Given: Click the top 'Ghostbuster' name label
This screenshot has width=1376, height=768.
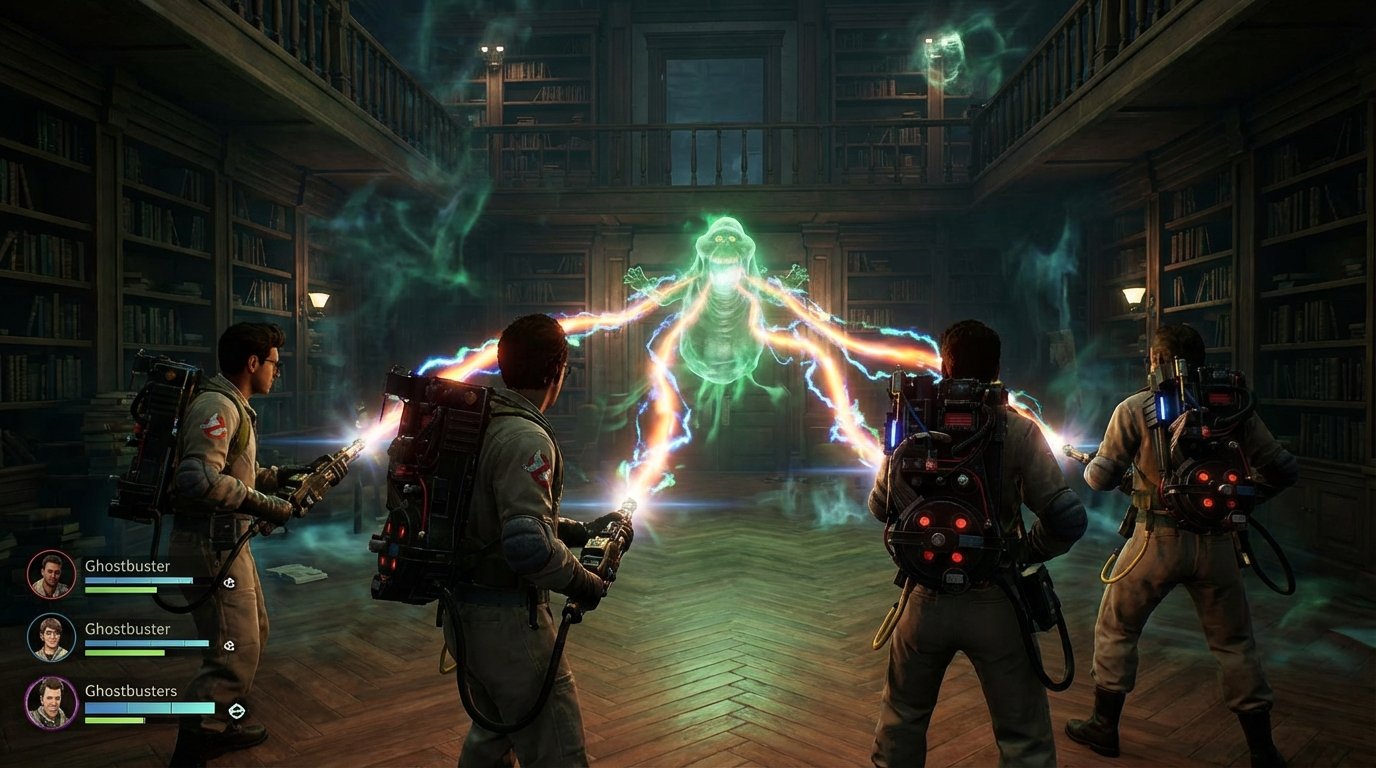Looking at the screenshot, I should pos(127,567).
